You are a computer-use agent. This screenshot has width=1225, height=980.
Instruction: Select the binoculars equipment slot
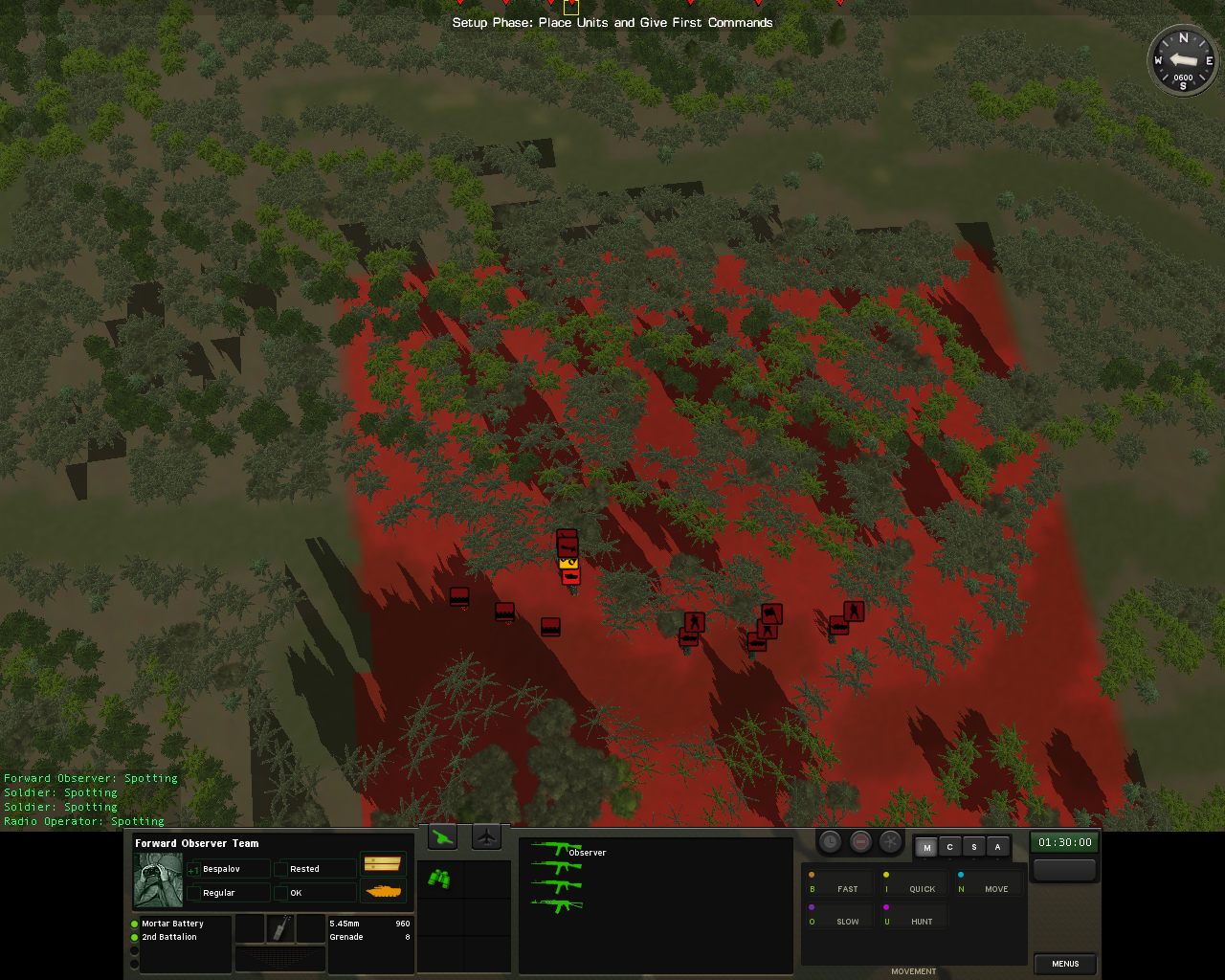click(x=439, y=879)
